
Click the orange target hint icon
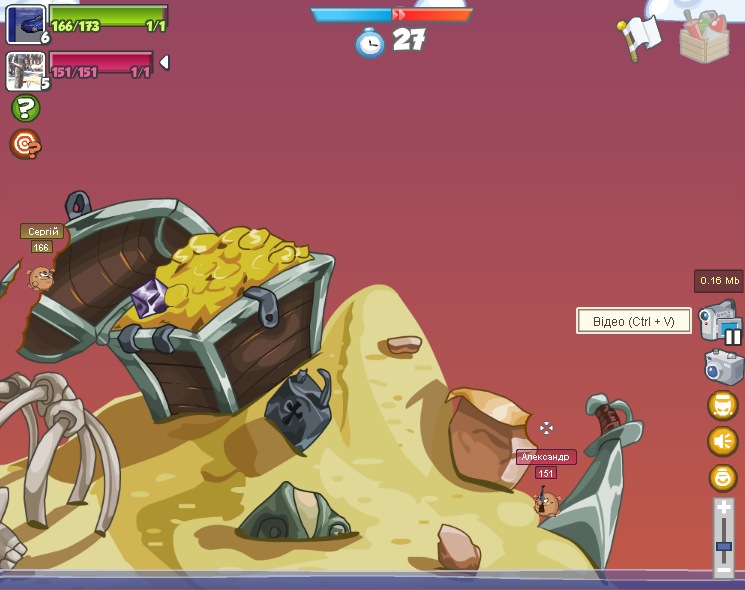point(25,145)
